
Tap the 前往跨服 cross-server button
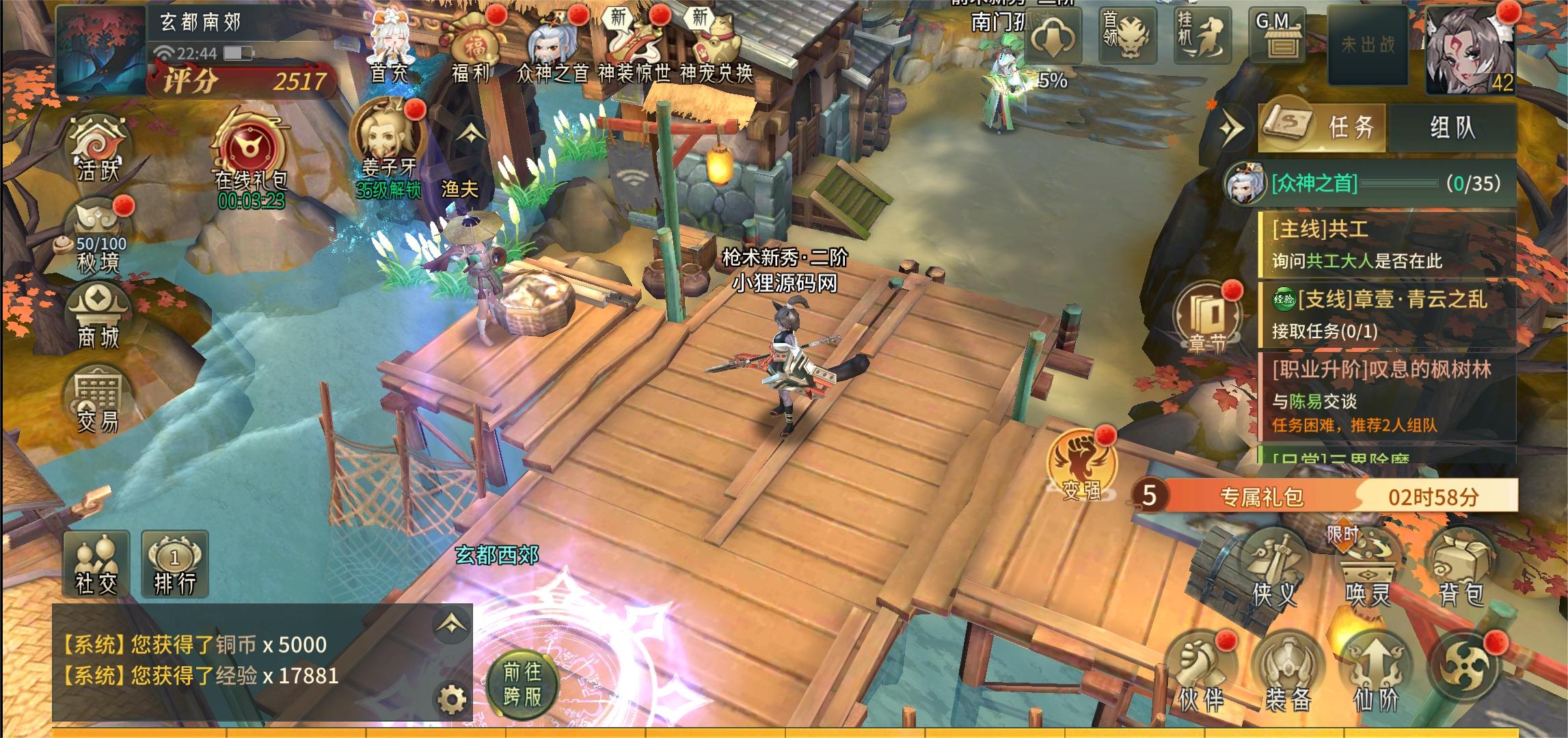522,684
